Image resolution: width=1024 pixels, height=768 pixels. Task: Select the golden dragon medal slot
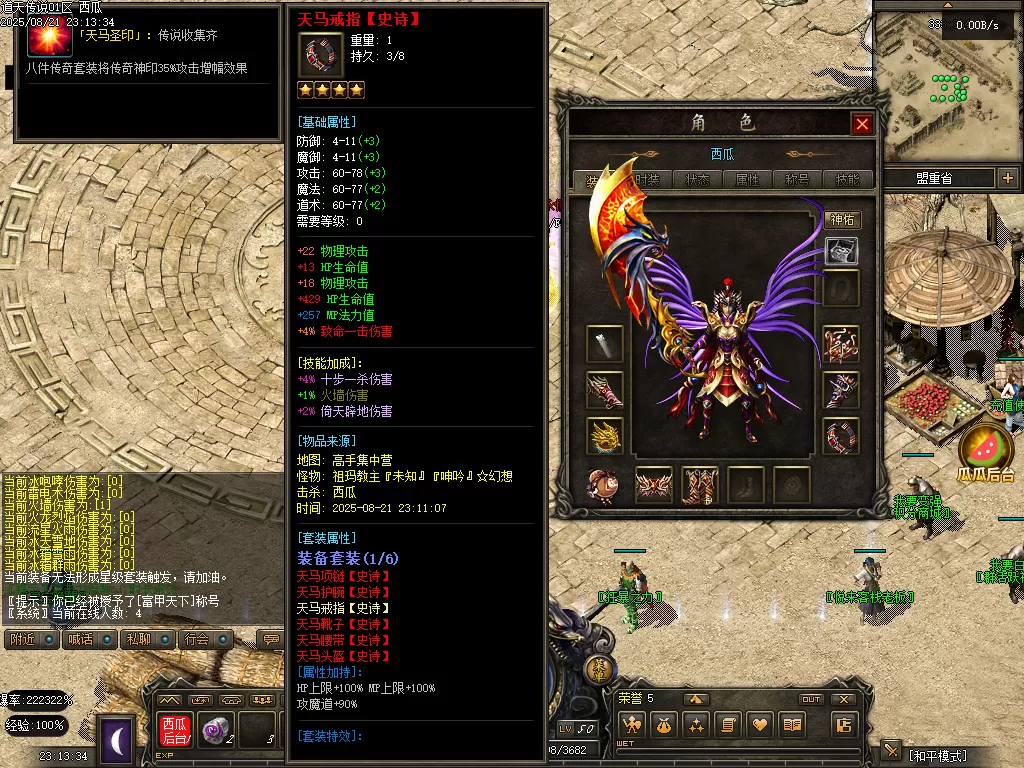[605, 436]
